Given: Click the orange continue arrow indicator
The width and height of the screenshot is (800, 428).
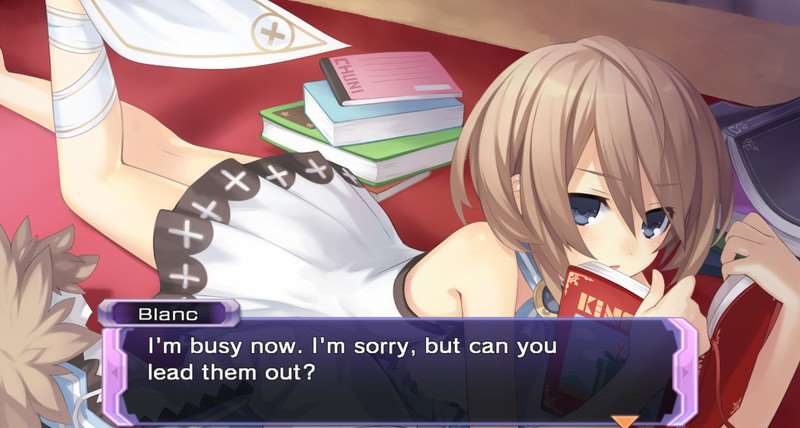Looking at the screenshot, I should tap(624, 421).
